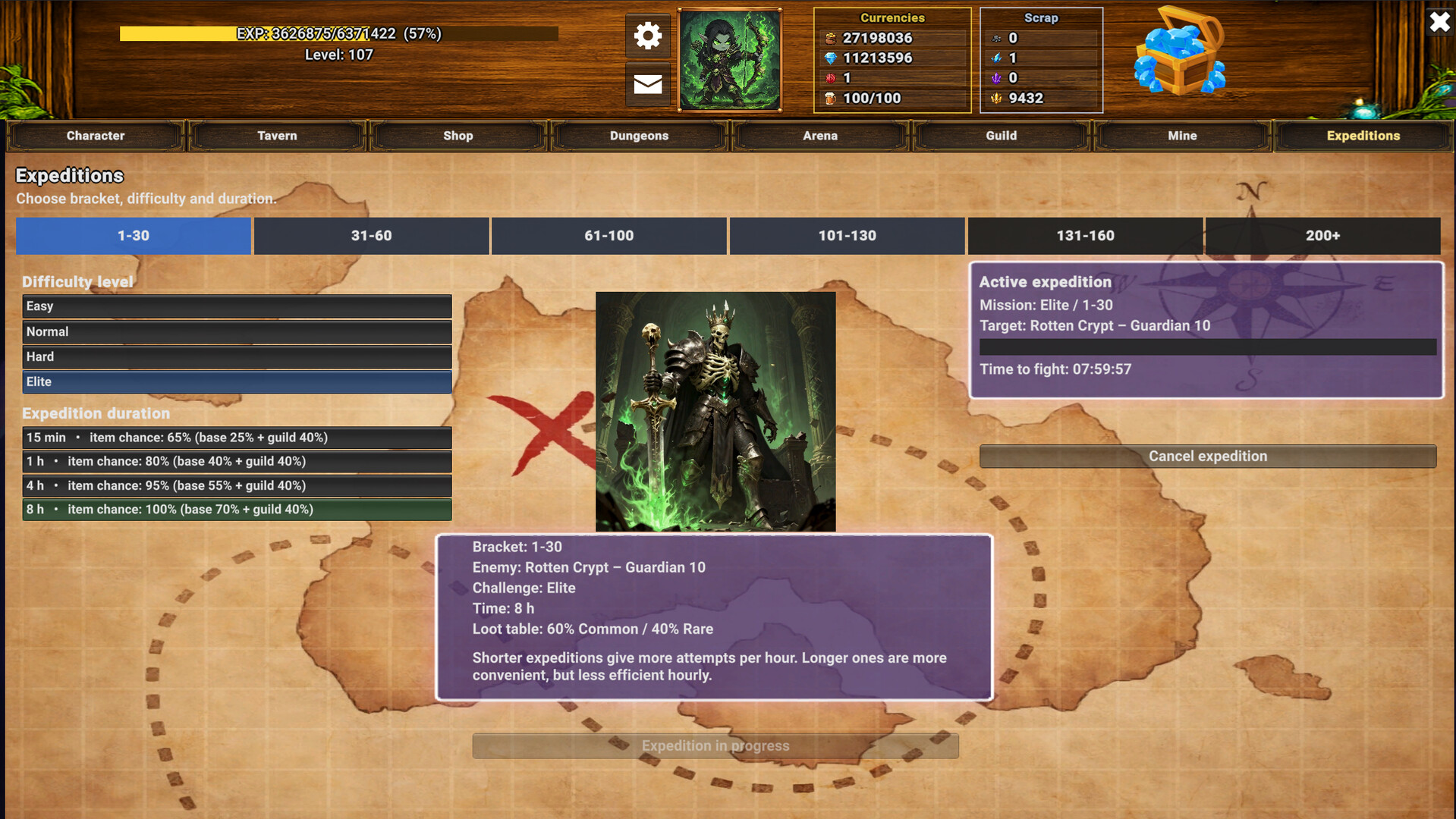
Task: Switch to the Normal difficulty
Action: point(236,331)
